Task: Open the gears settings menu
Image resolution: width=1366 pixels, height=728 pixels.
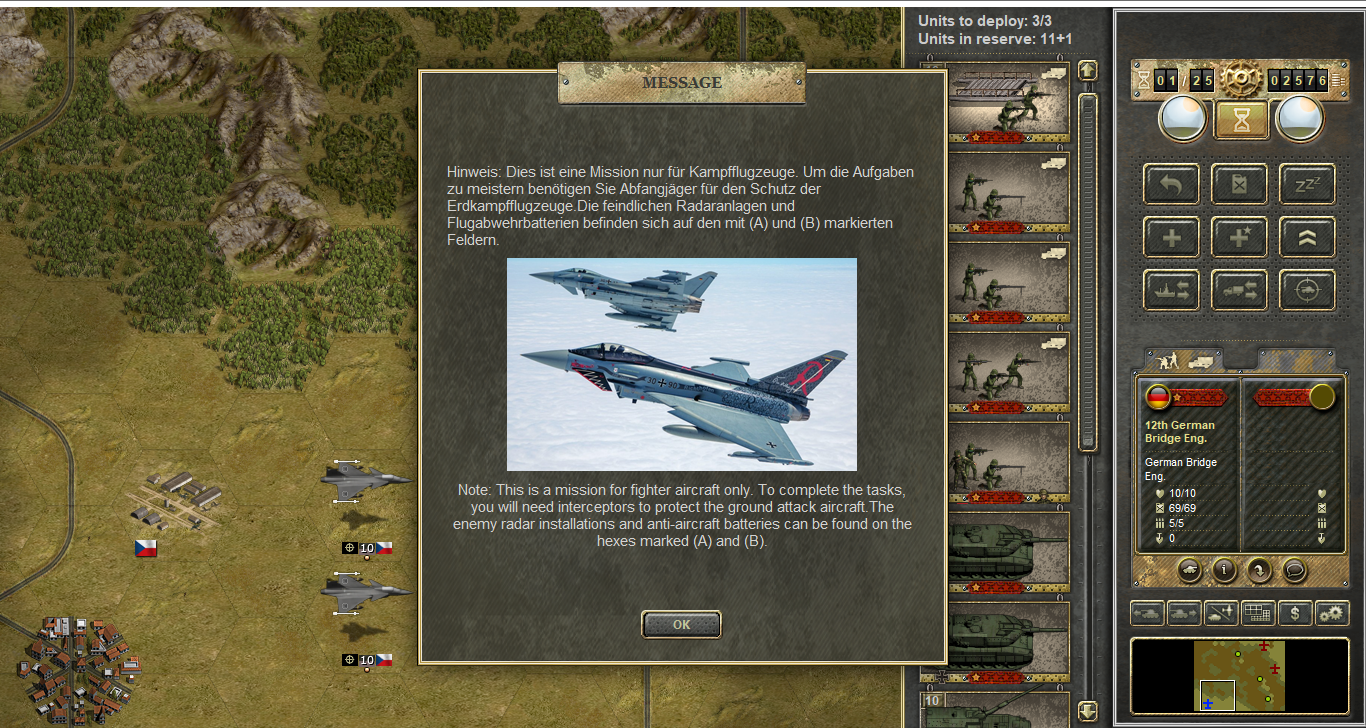Action: click(x=1332, y=613)
